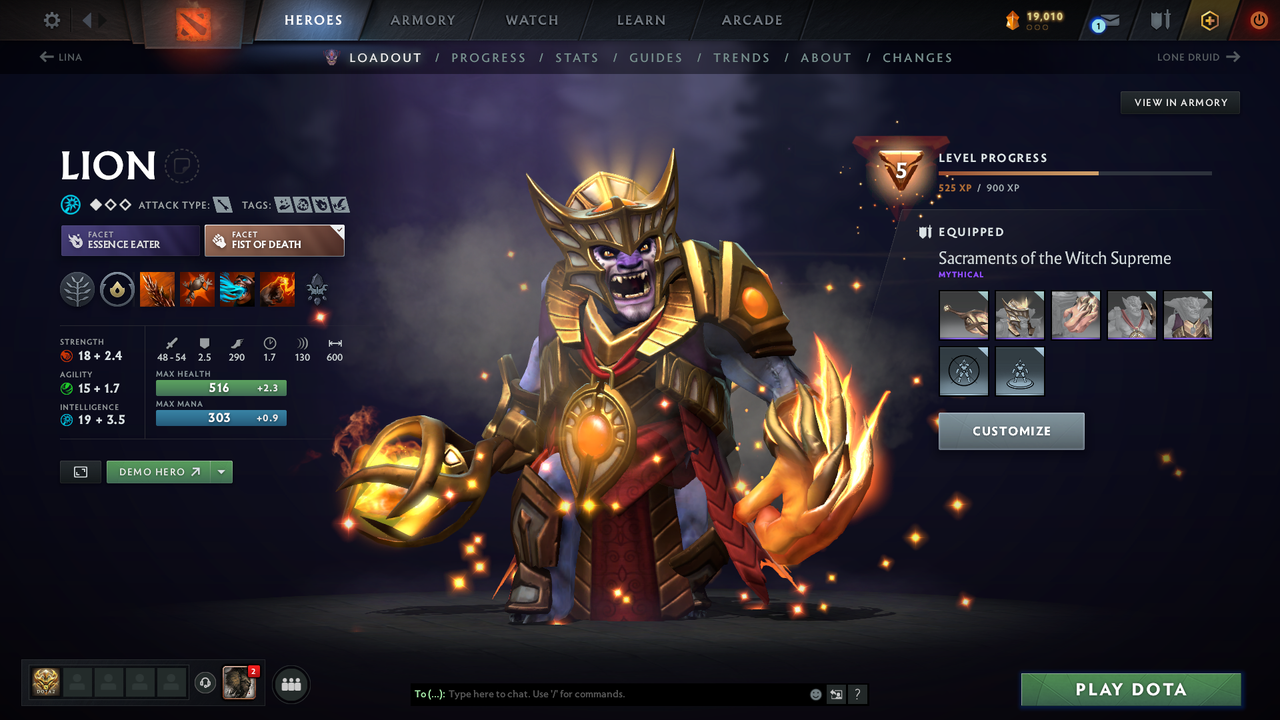Select the Fist of Death facet
Image resolution: width=1280 pixels, height=720 pixels.
[274, 240]
